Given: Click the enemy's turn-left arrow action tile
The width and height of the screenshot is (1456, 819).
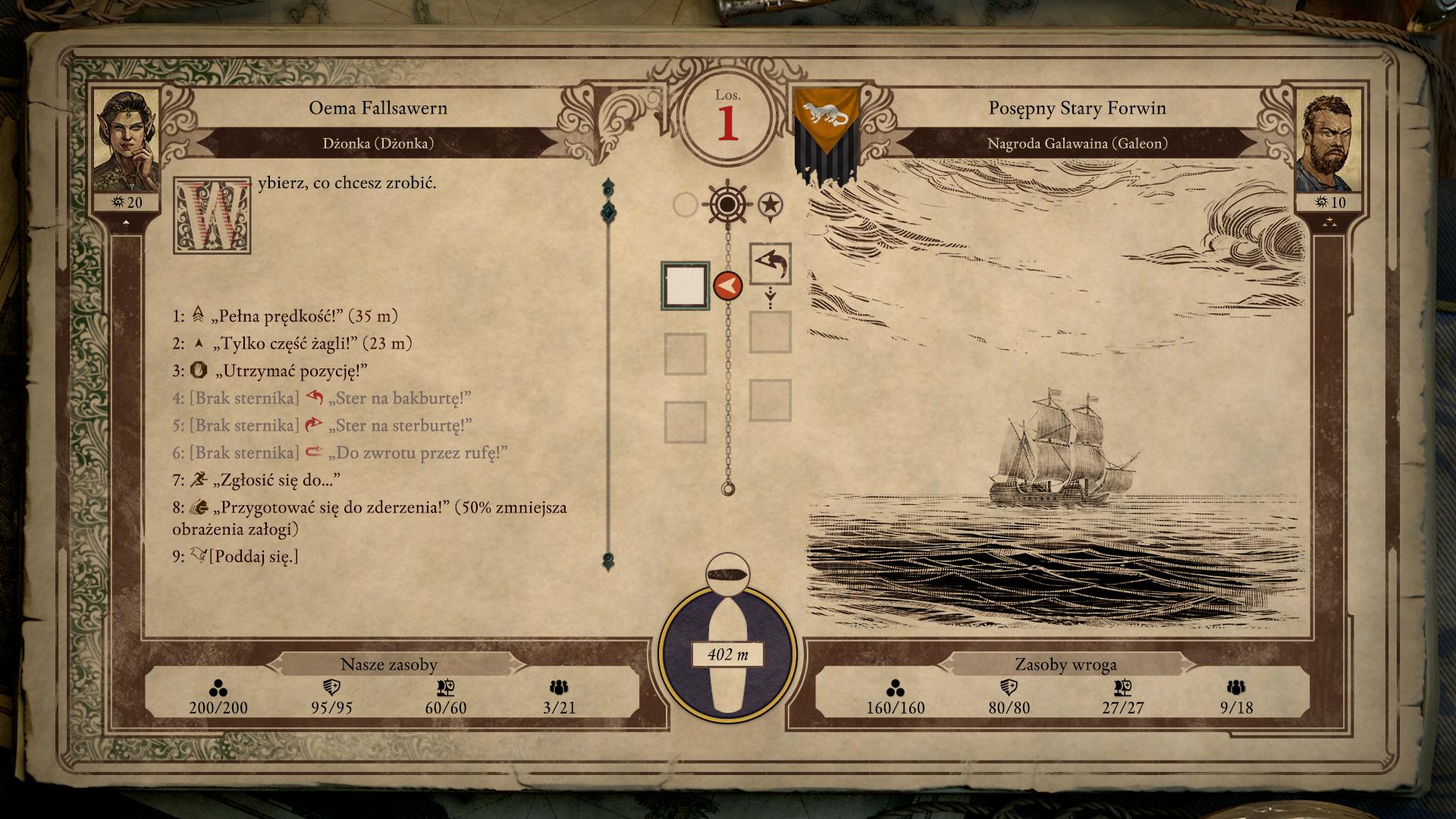Looking at the screenshot, I should pyautogui.click(x=770, y=264).
